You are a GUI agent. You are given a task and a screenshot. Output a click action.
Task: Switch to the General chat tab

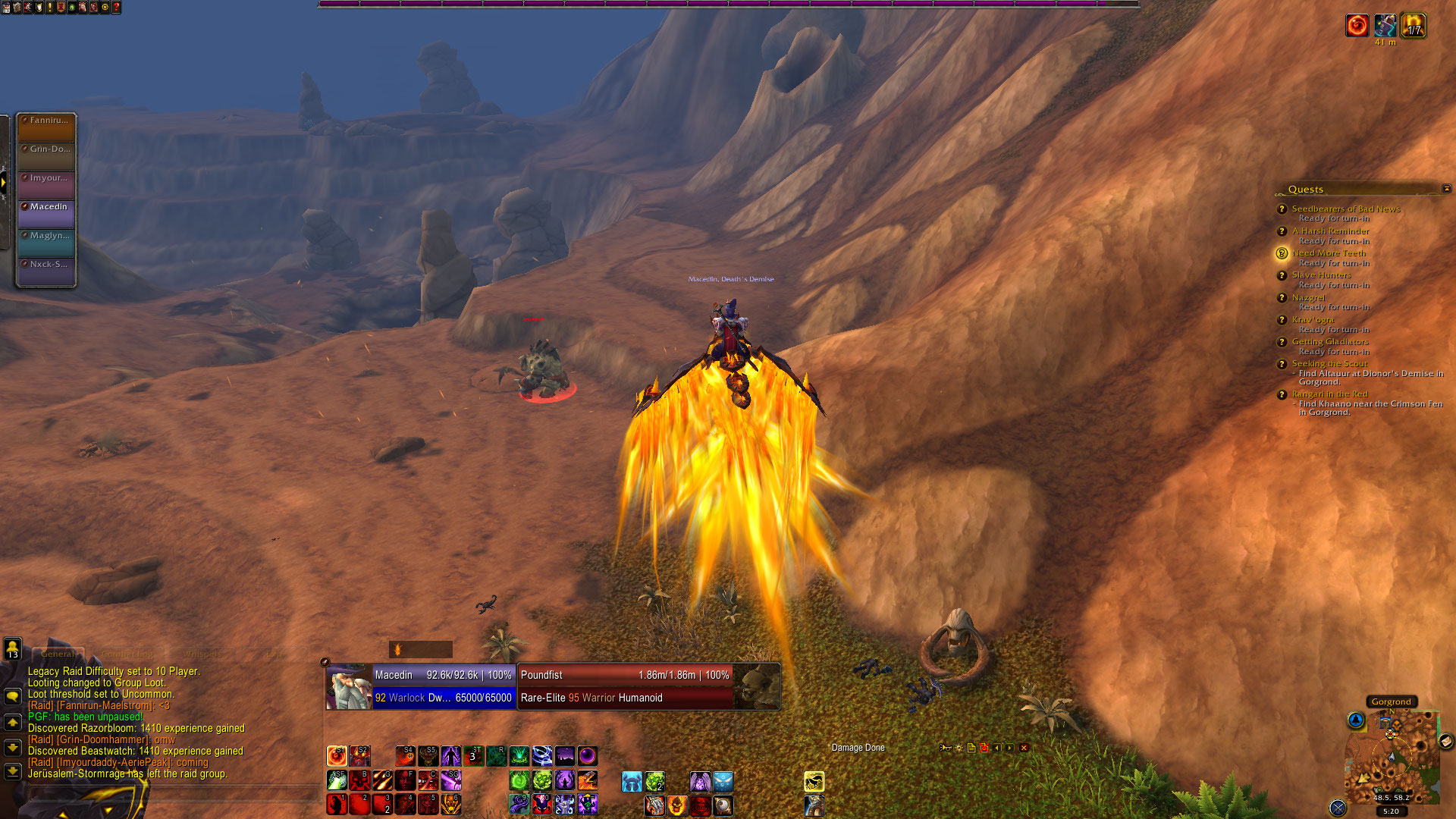click(58, 654)
